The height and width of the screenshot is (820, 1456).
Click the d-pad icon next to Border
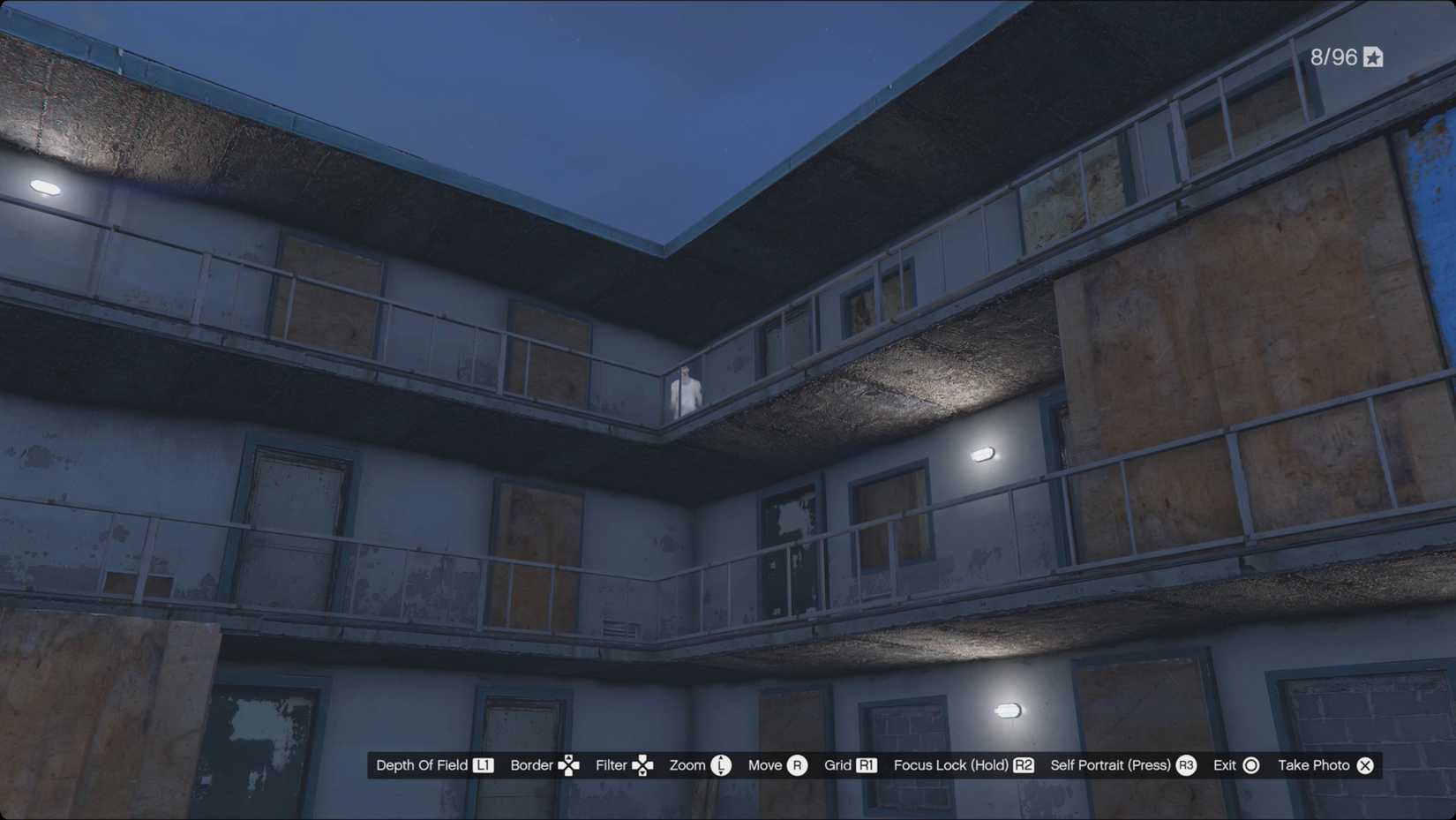coord(569,765)
